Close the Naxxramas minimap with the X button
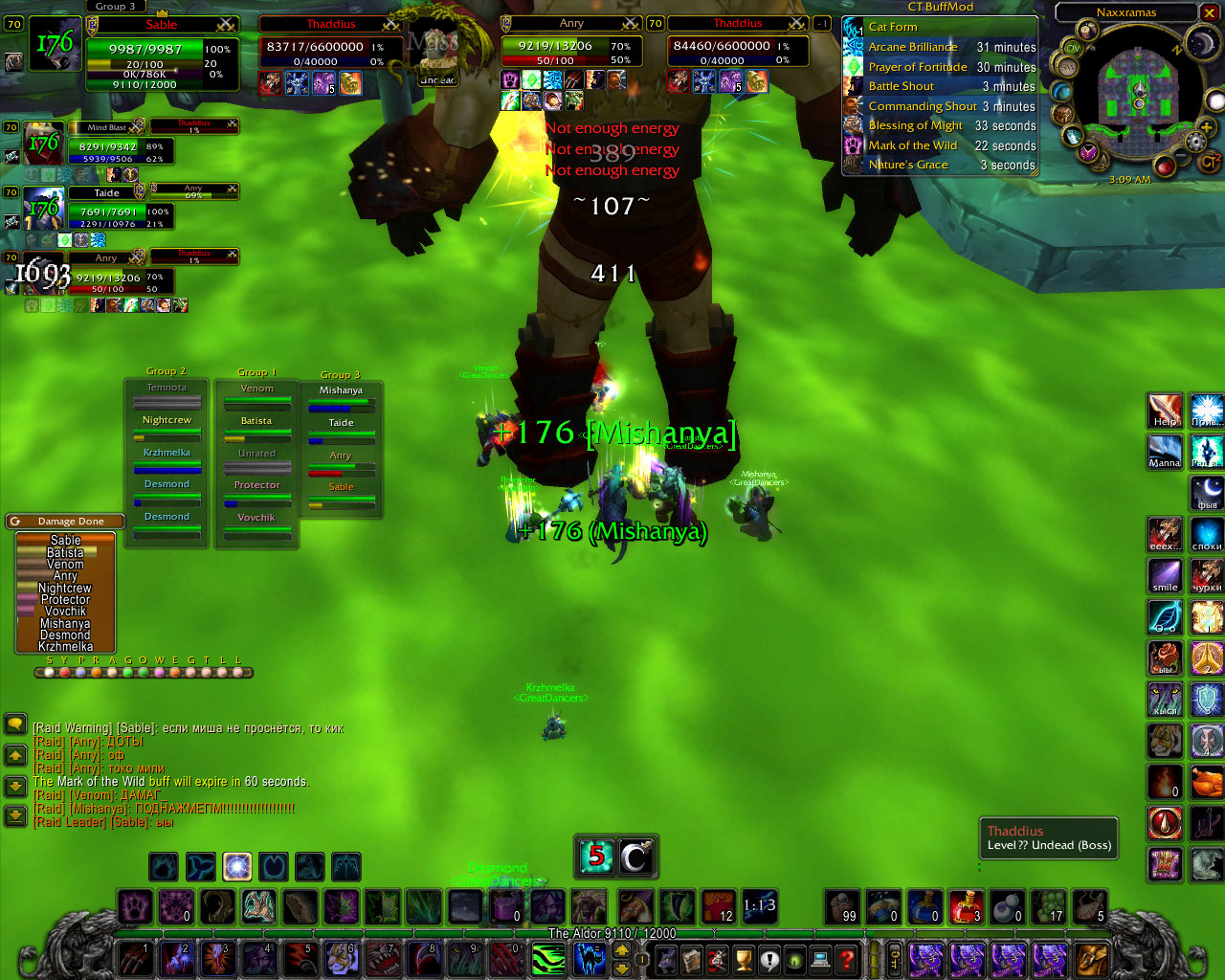 tap(1211, 13)
